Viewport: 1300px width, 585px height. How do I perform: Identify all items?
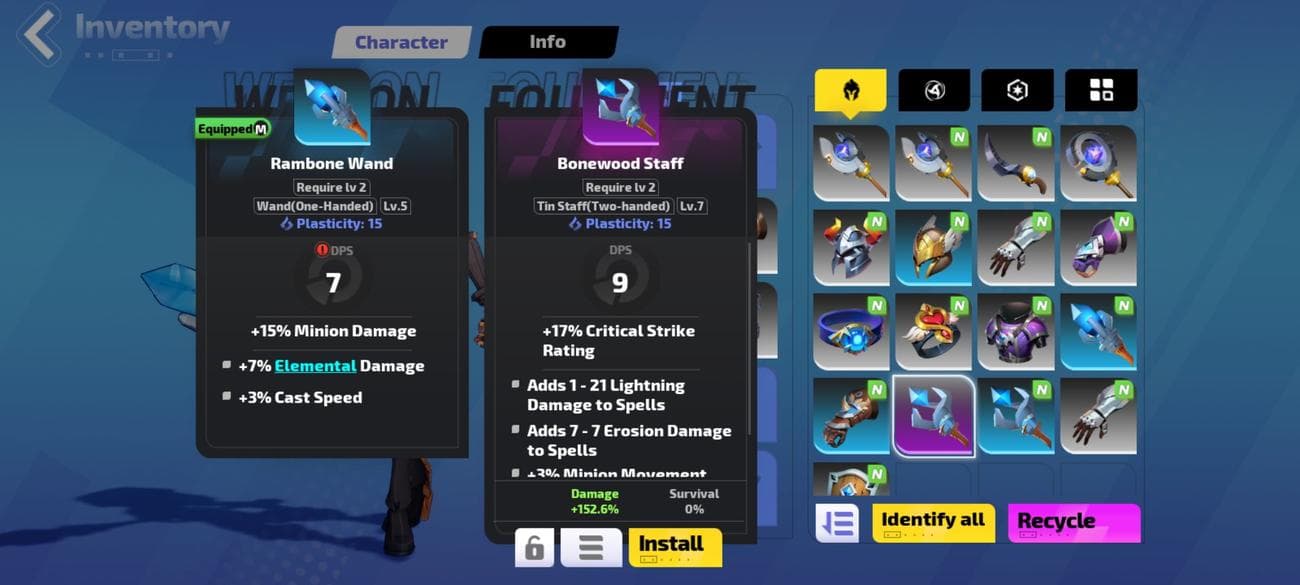tap(932, 522)
